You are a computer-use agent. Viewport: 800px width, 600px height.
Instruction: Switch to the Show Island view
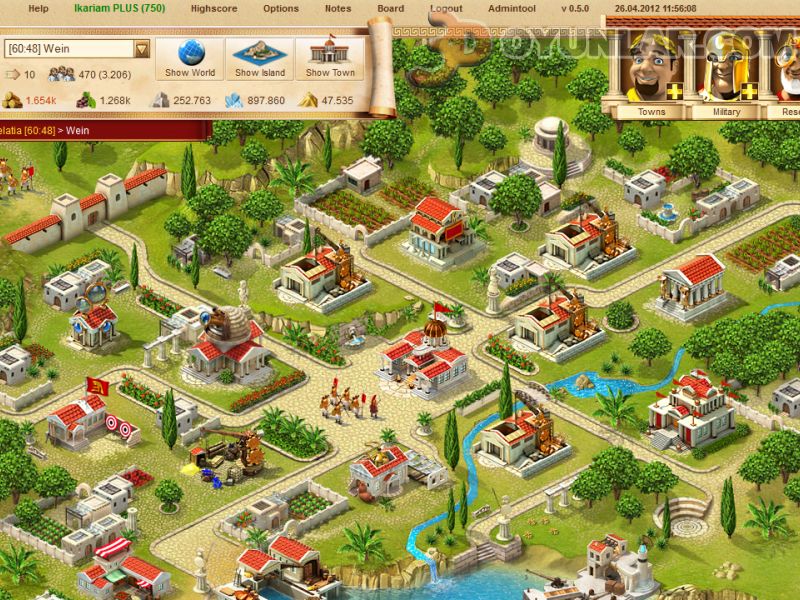coord(260,58)
